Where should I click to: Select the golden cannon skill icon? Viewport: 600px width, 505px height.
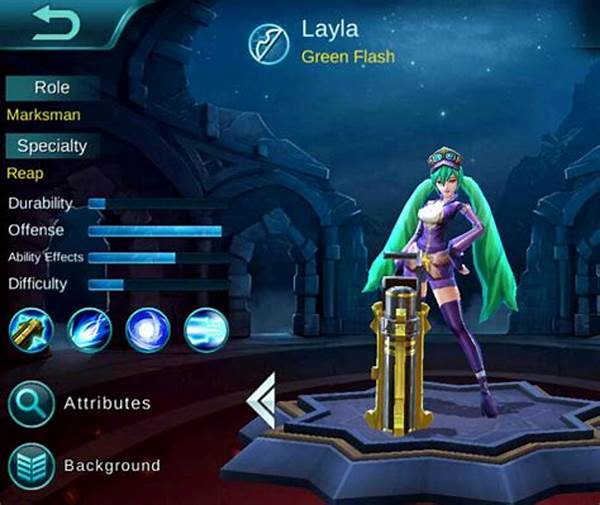(x=30, y=330)
